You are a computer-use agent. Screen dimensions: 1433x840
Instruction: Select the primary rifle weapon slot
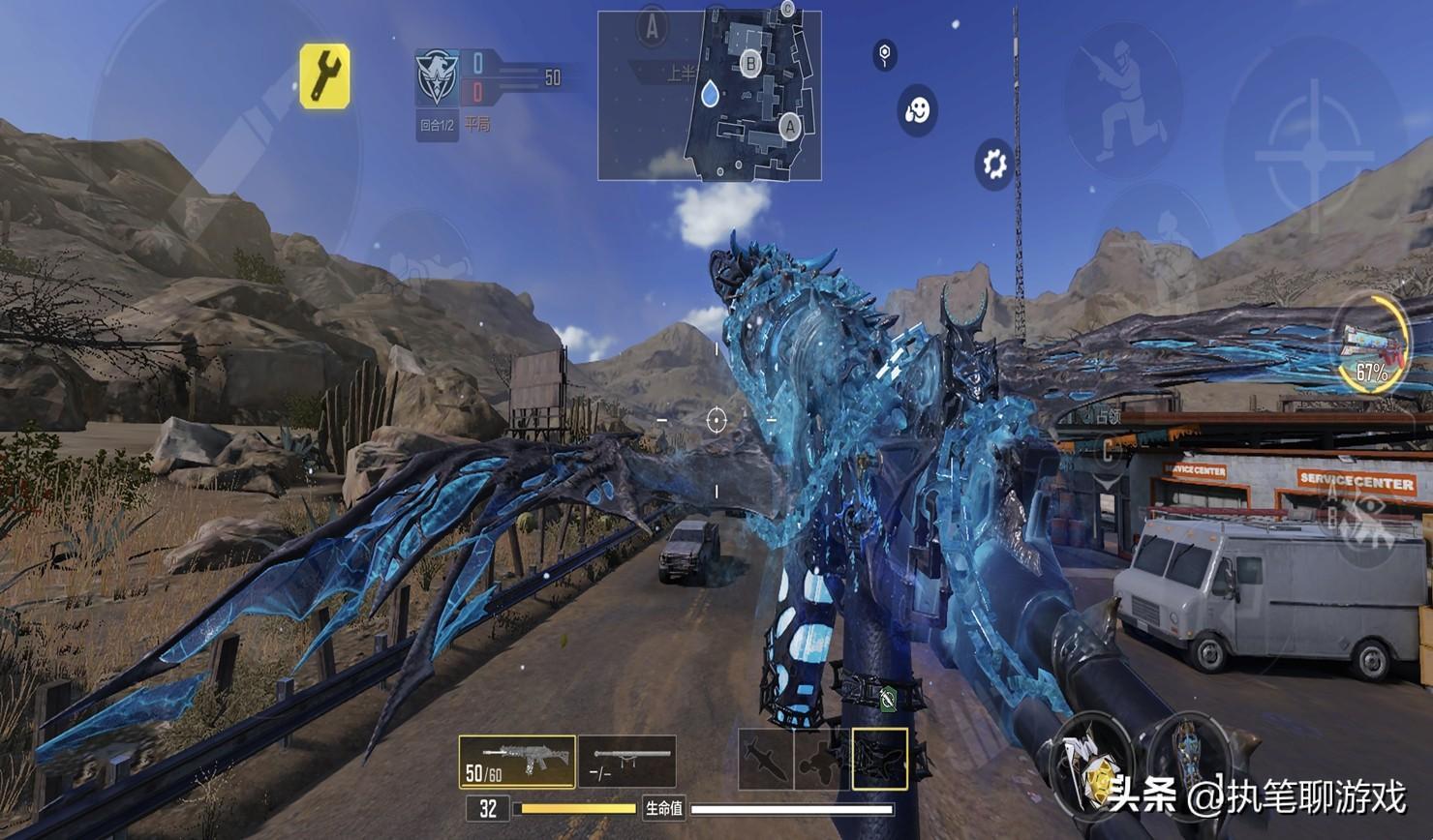pyautogui.click(x=517, y=762)
